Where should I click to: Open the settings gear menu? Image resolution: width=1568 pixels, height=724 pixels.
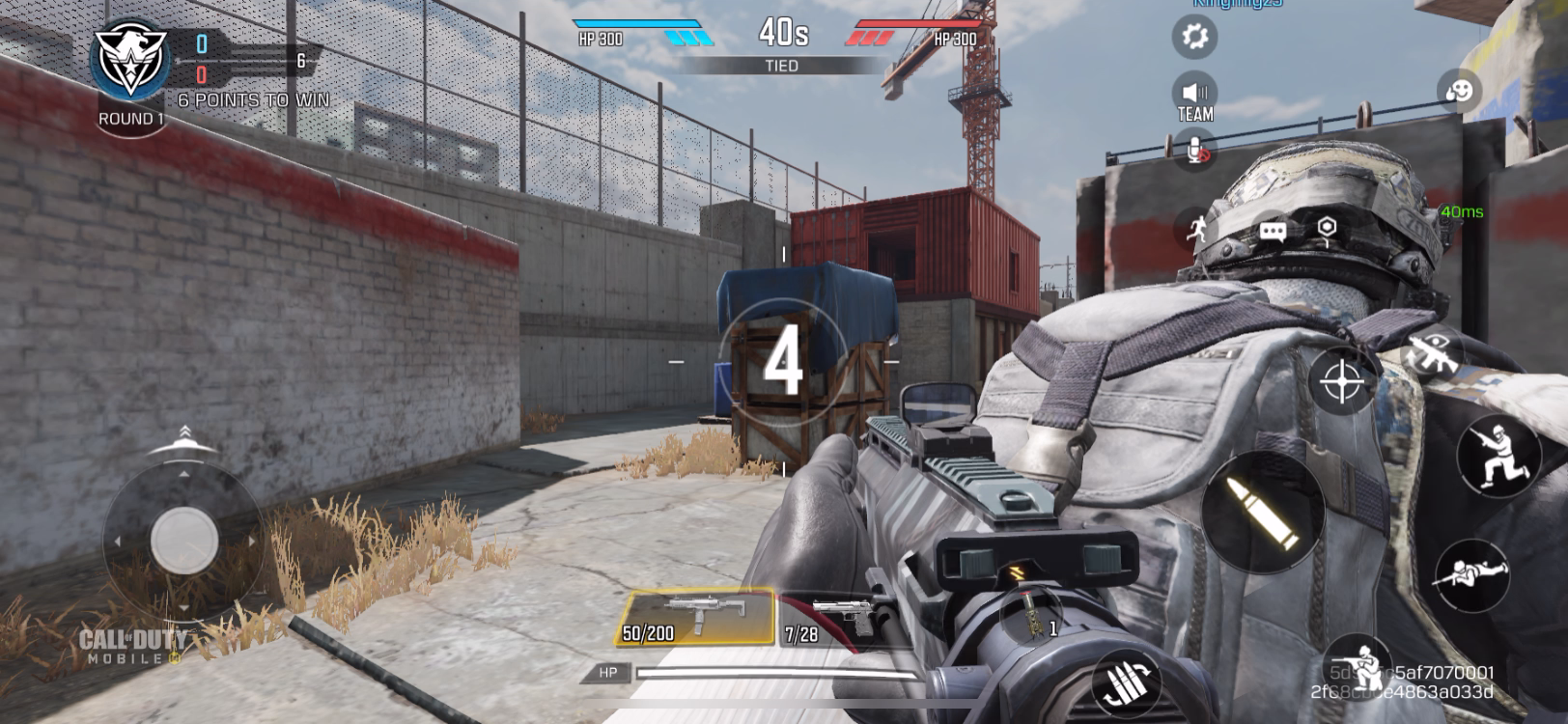1194,37
